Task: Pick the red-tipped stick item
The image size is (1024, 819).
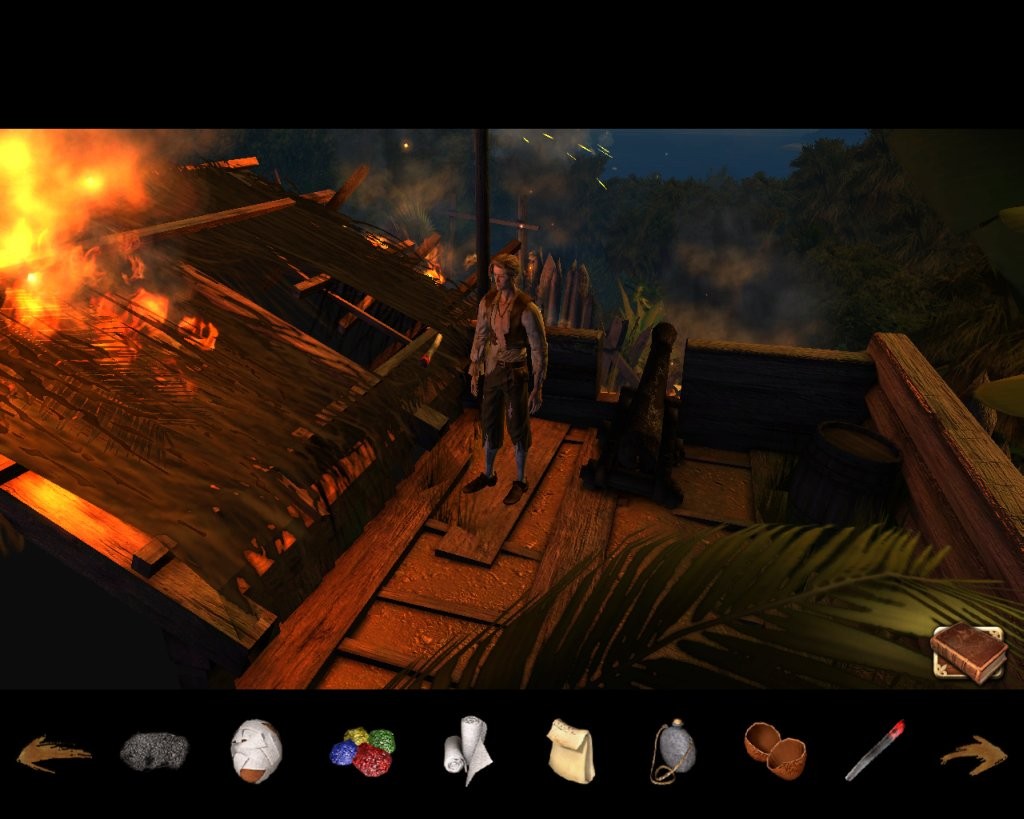Action: (874, 750)
